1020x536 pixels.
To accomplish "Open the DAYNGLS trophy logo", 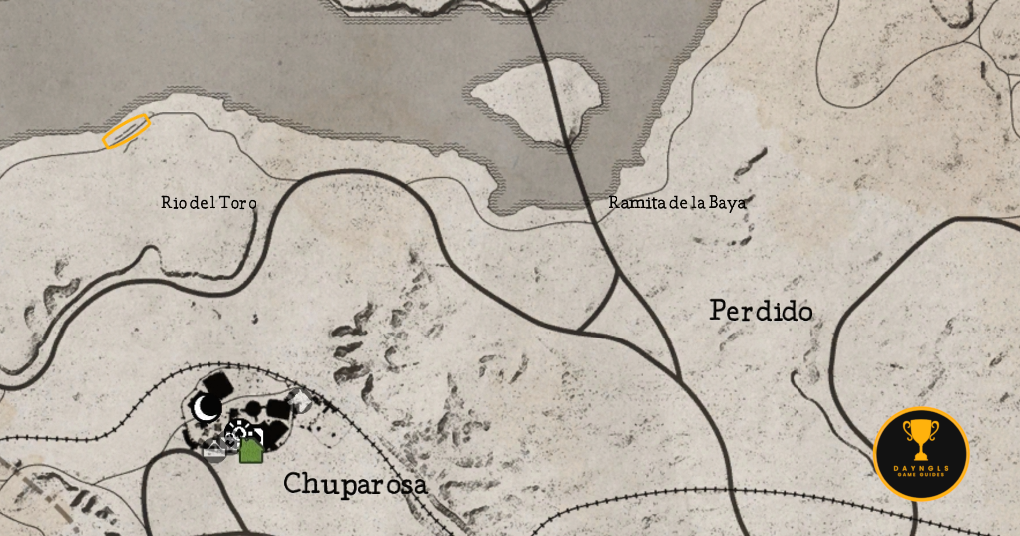I will click(x=921, y=454).
